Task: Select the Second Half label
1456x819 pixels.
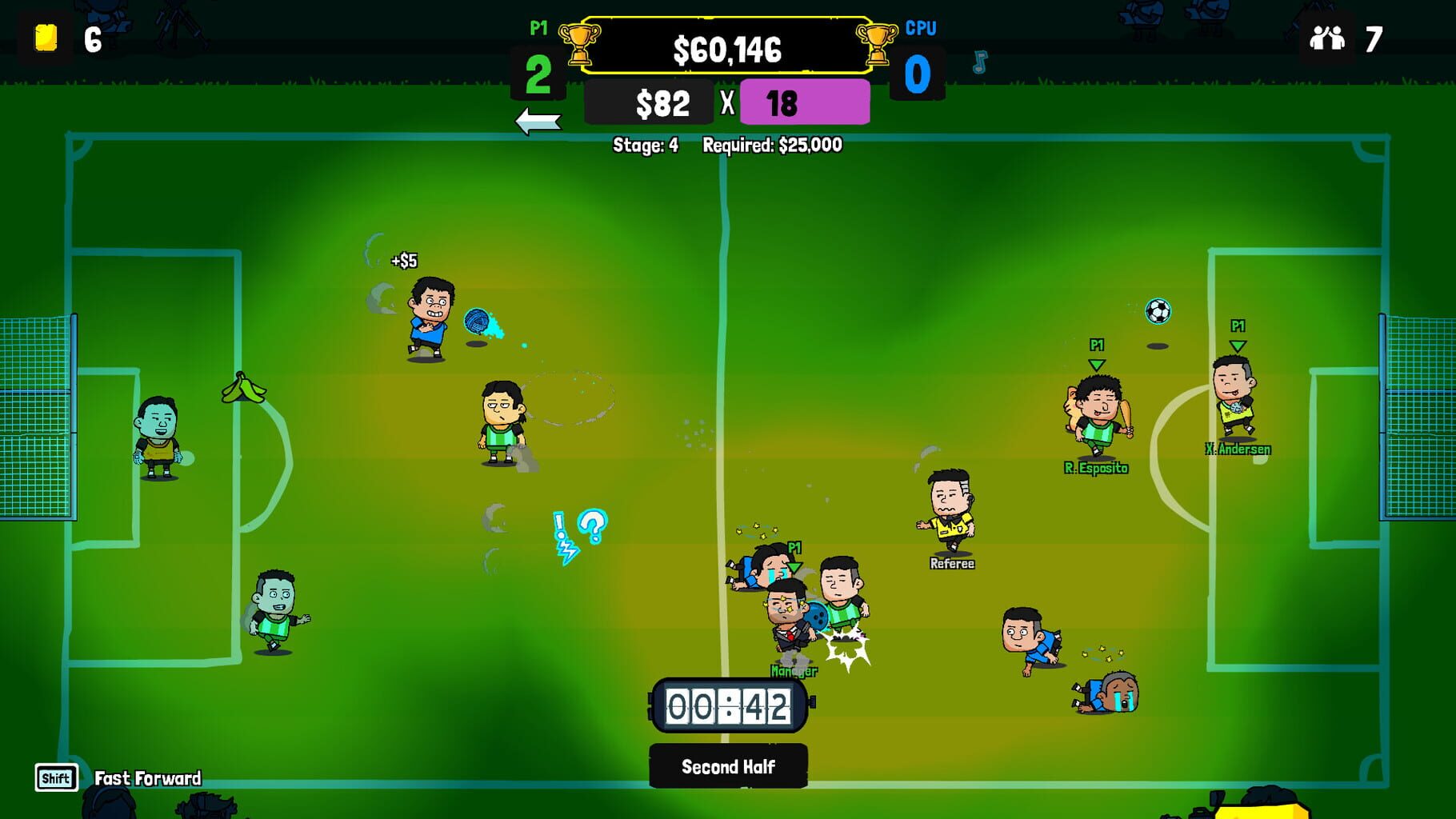Action: 728,765
